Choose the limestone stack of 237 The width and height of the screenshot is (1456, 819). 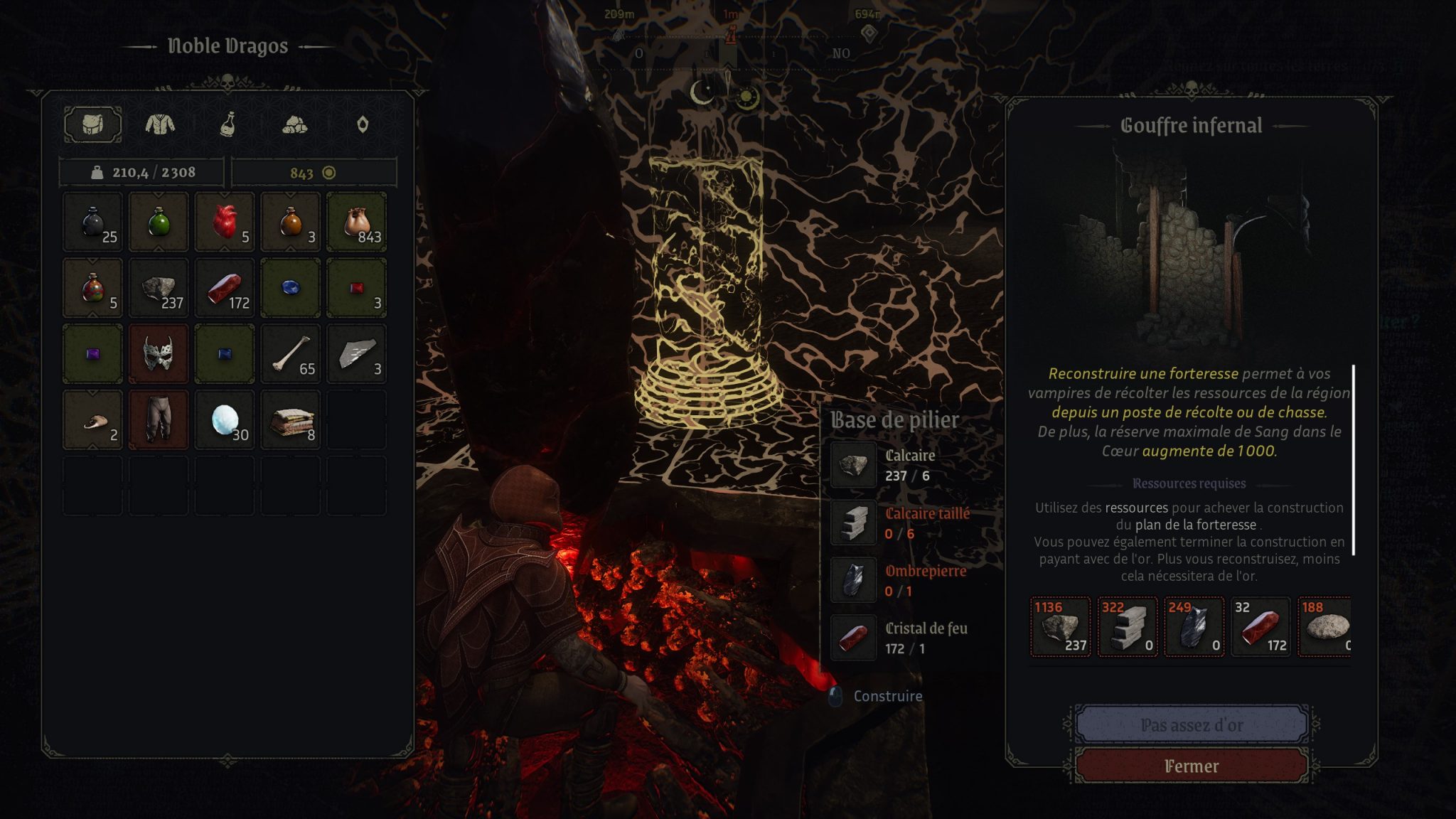coord(159,288)
